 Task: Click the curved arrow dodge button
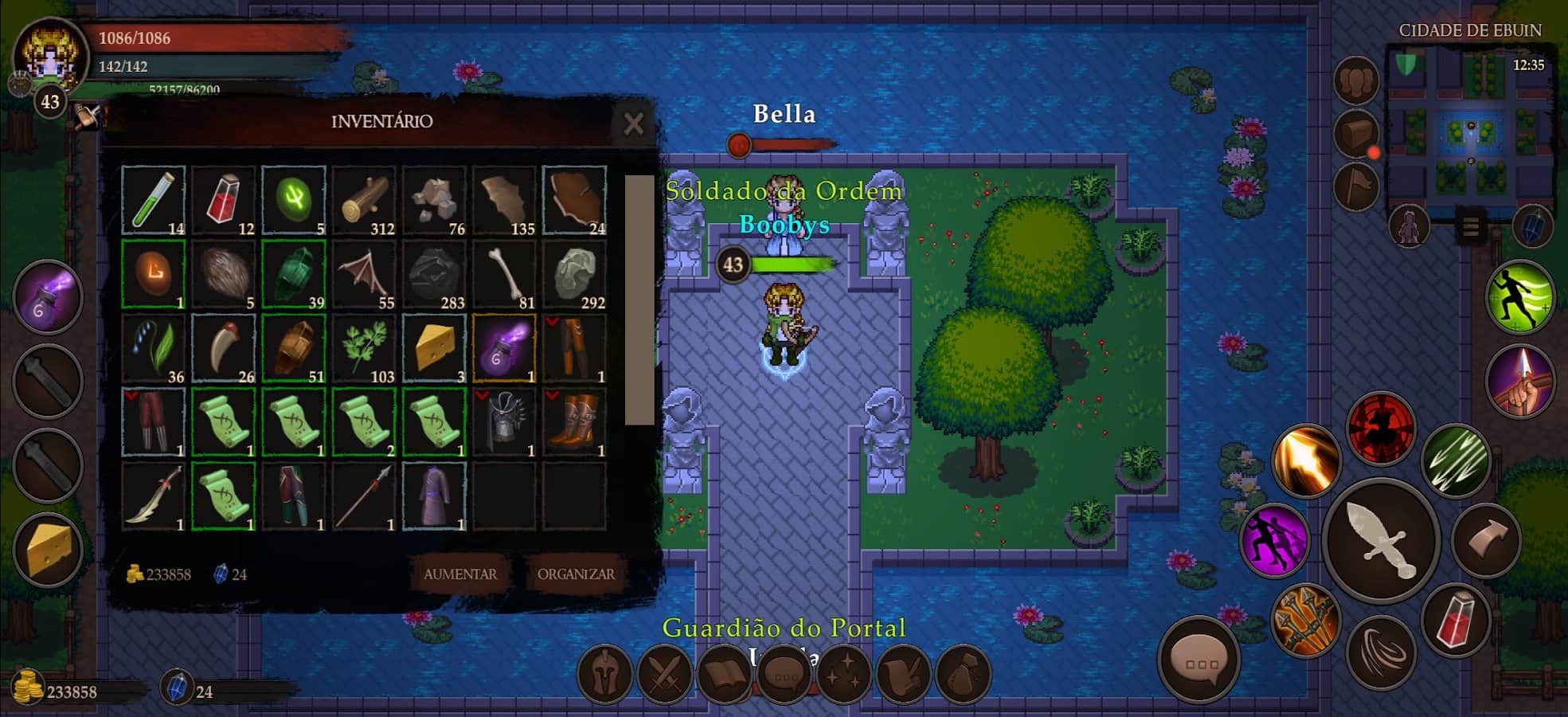coord(1486,537)
